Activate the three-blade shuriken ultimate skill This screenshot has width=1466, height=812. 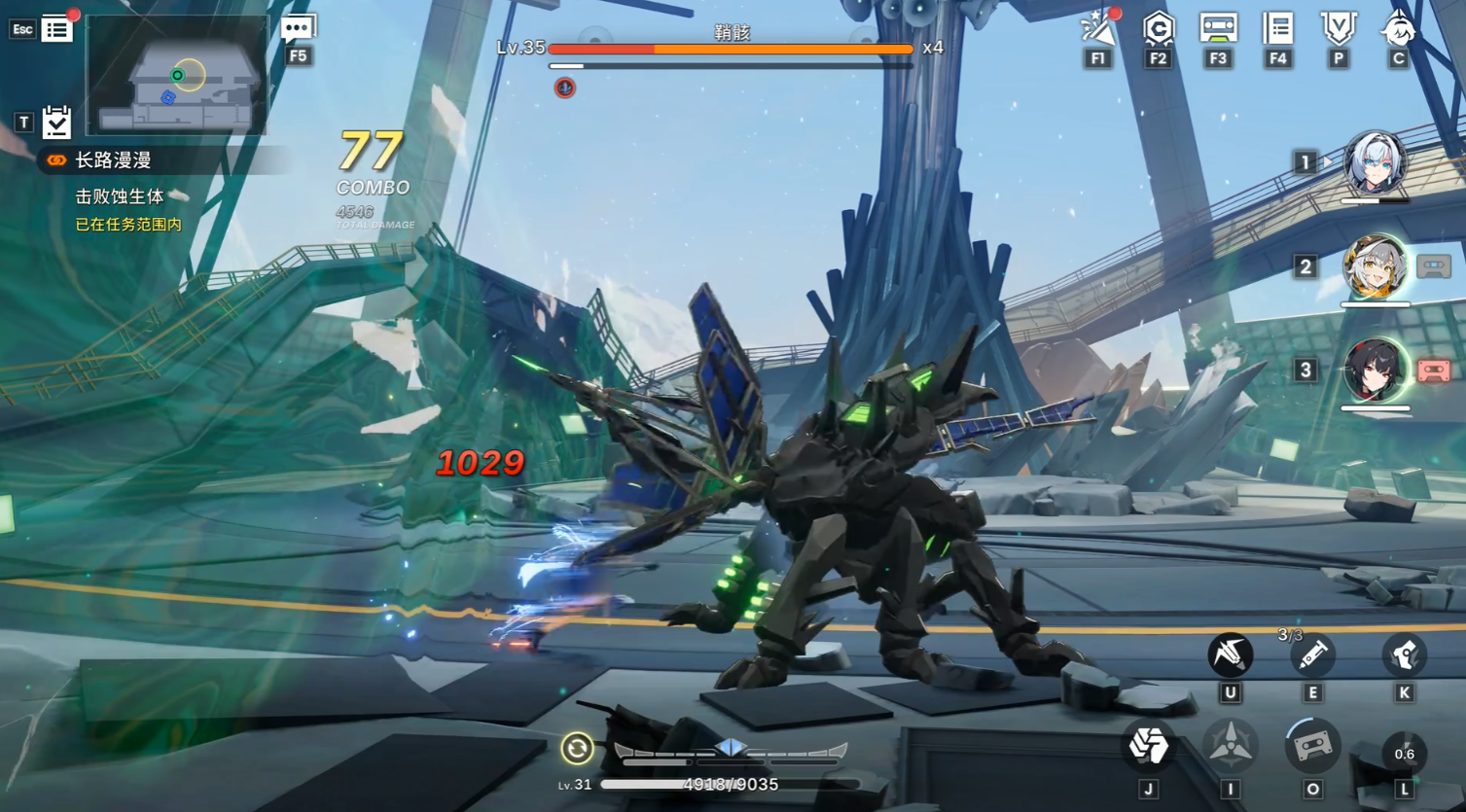pos(1230,747)
